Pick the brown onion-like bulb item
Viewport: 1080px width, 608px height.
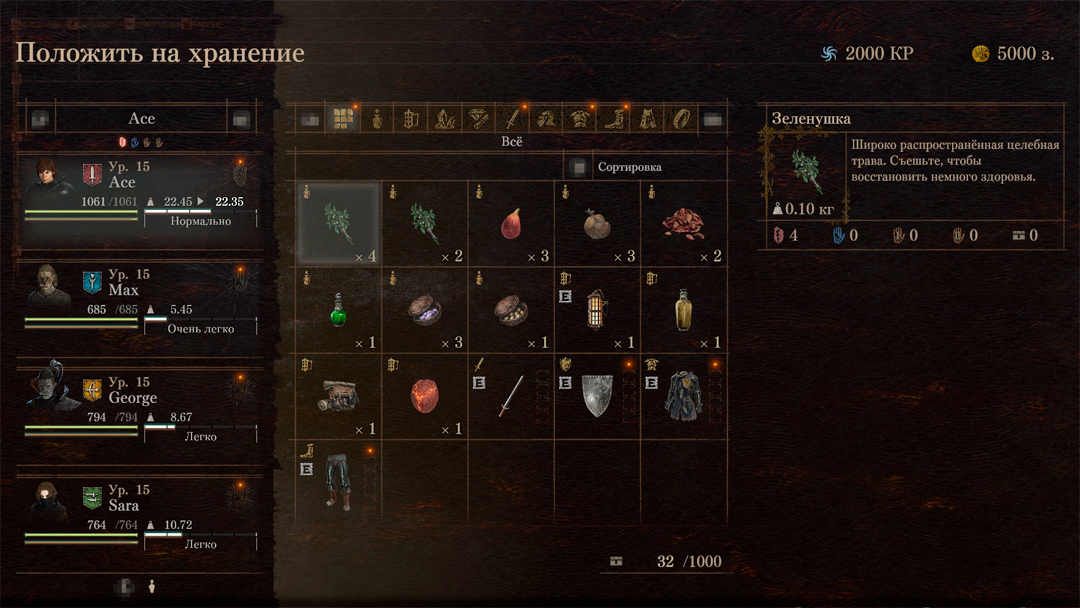click(x=597, y=224)
